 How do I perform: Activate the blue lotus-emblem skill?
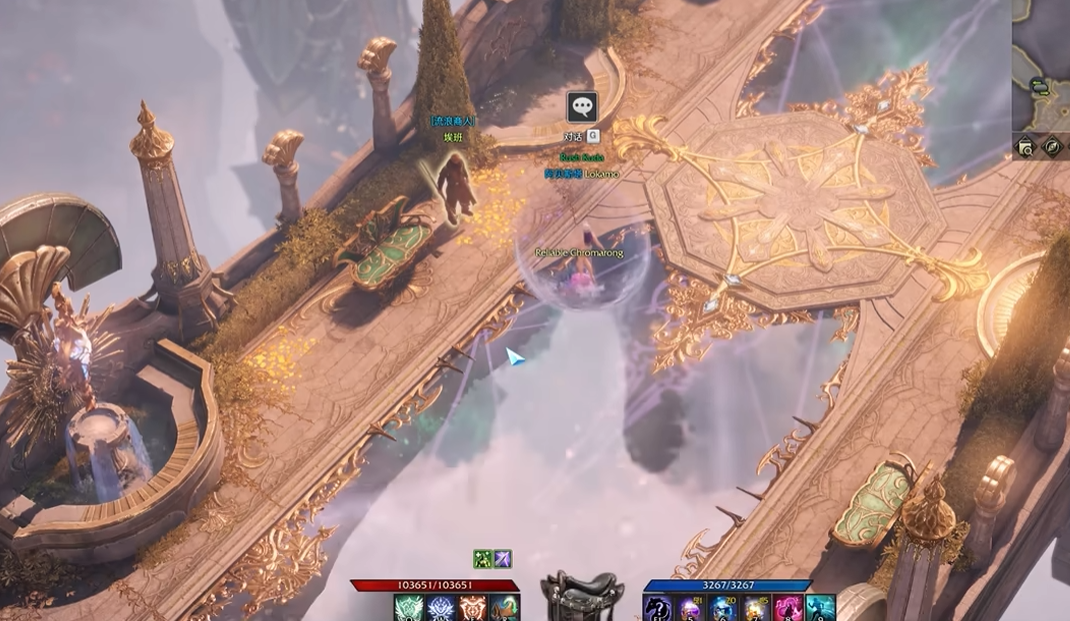(441, 608)
